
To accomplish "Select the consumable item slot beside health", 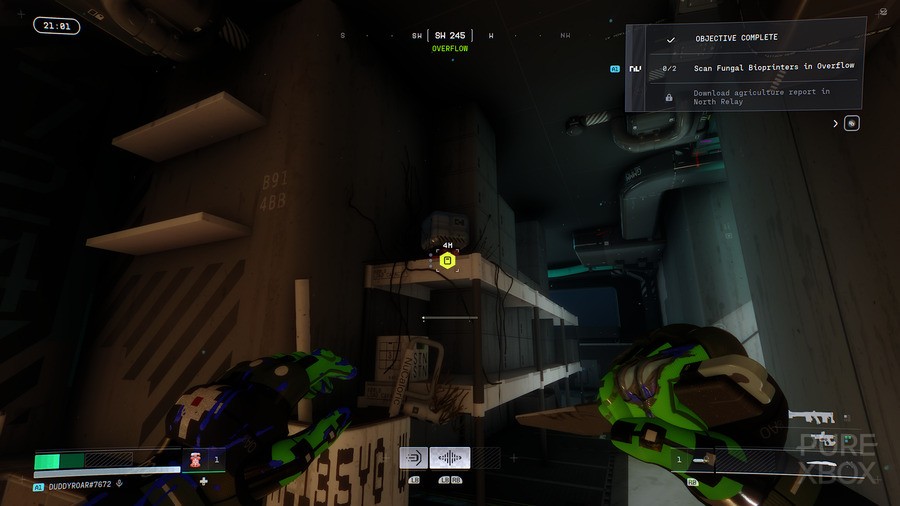I will (x=197, y=460).
